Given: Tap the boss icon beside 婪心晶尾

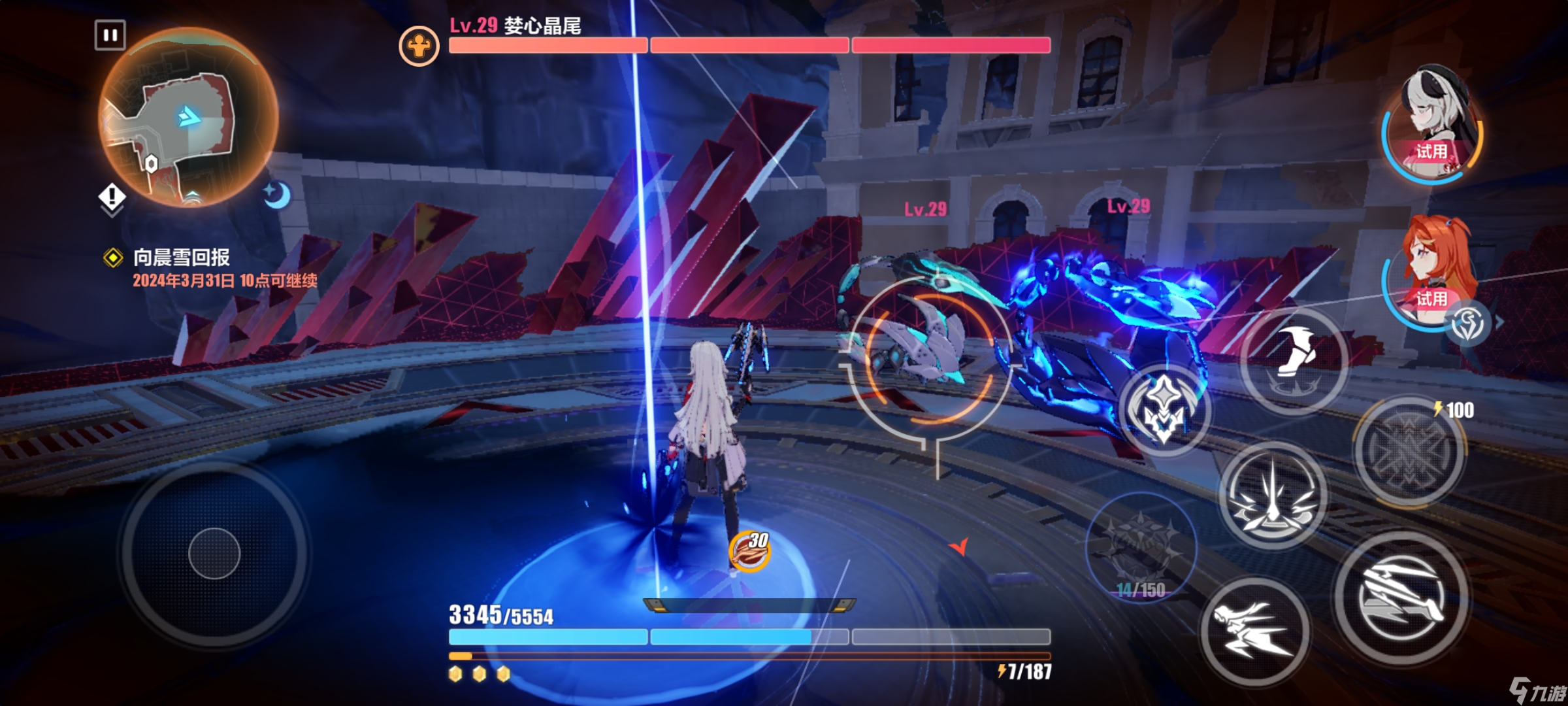Looking at the screenshot, I should click(419, 46).
